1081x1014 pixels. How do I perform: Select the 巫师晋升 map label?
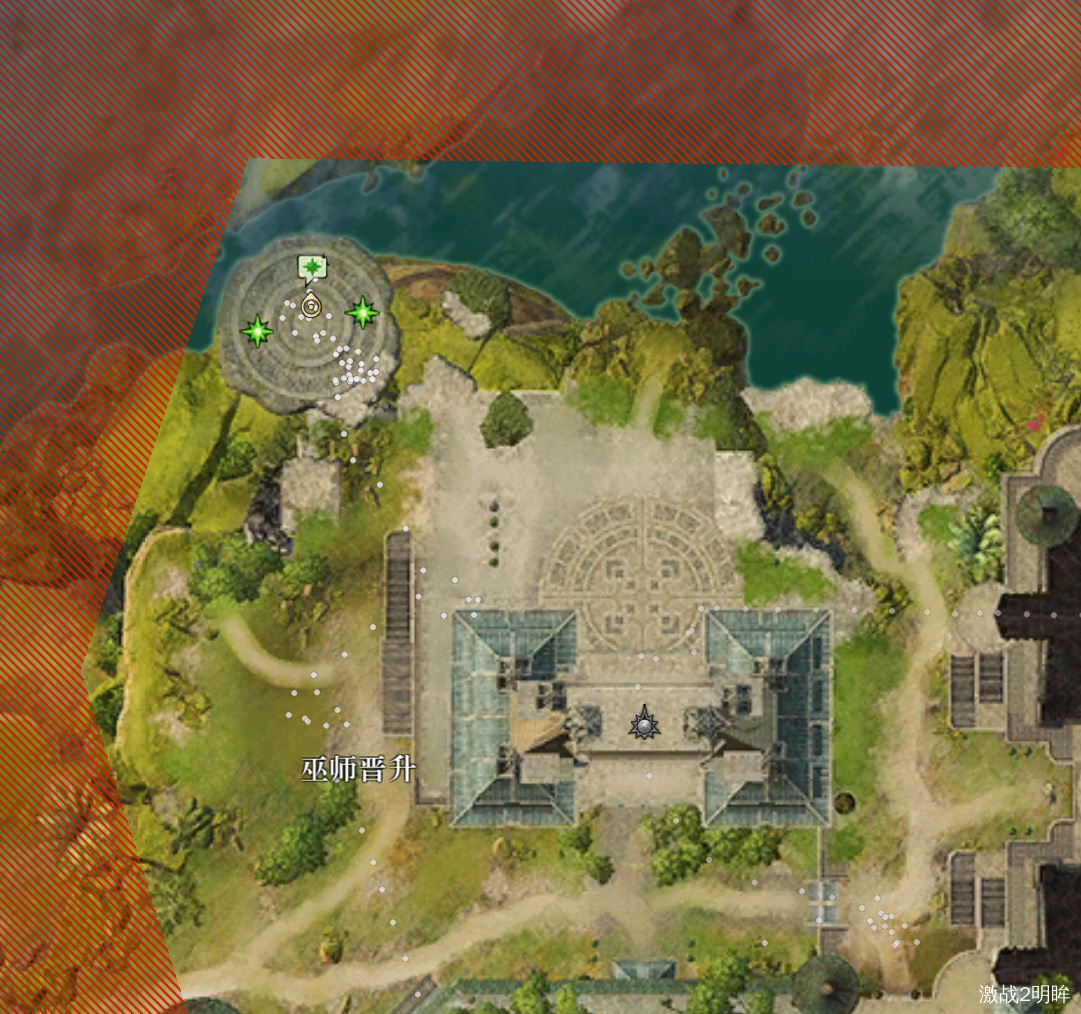click(358, 769)
